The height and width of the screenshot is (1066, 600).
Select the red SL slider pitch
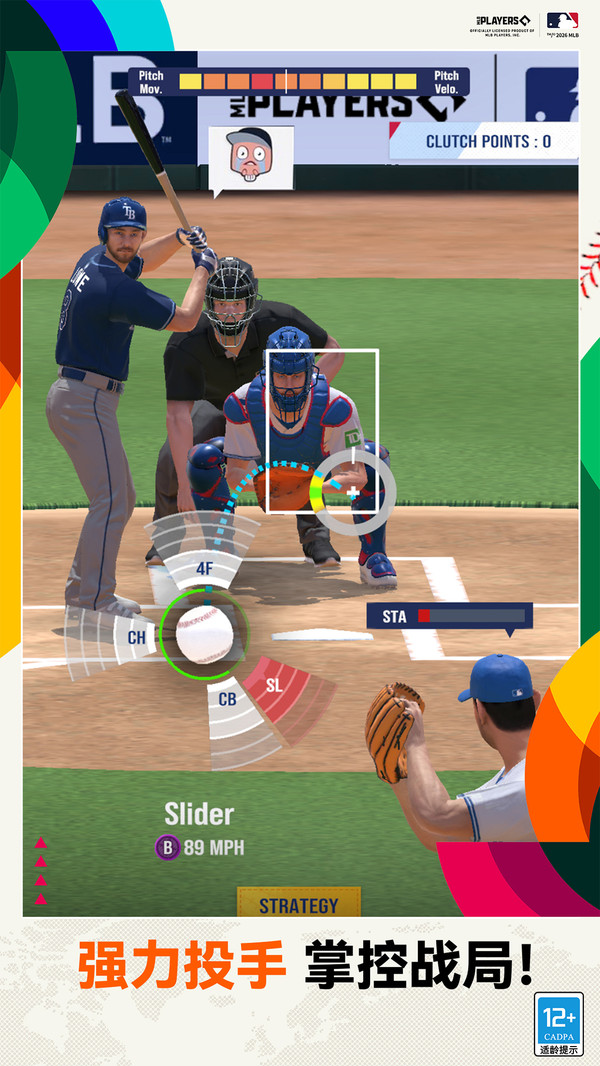(x=274, y=686)
